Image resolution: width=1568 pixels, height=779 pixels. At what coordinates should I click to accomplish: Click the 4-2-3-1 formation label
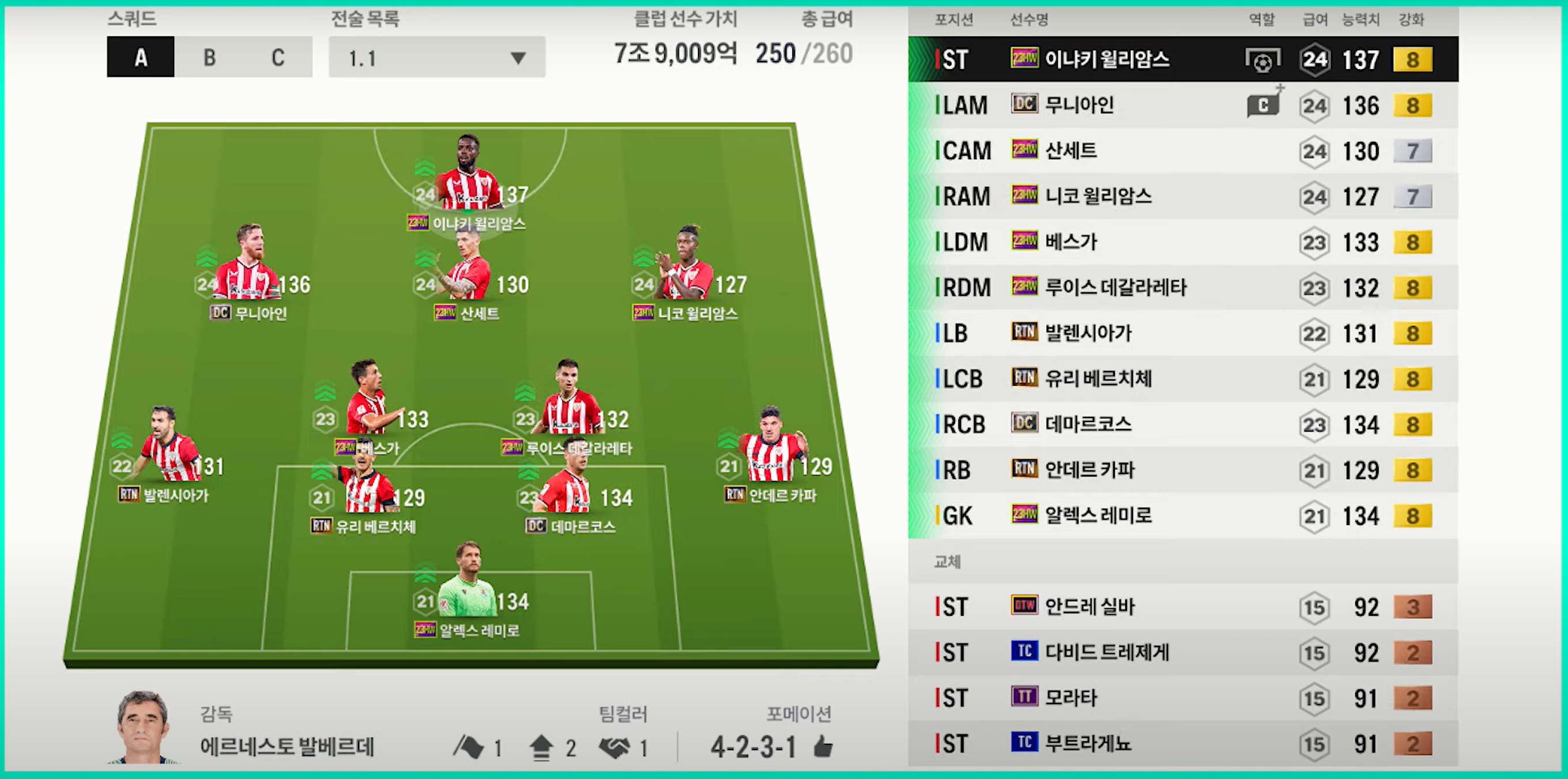click(x=753, y=747)
